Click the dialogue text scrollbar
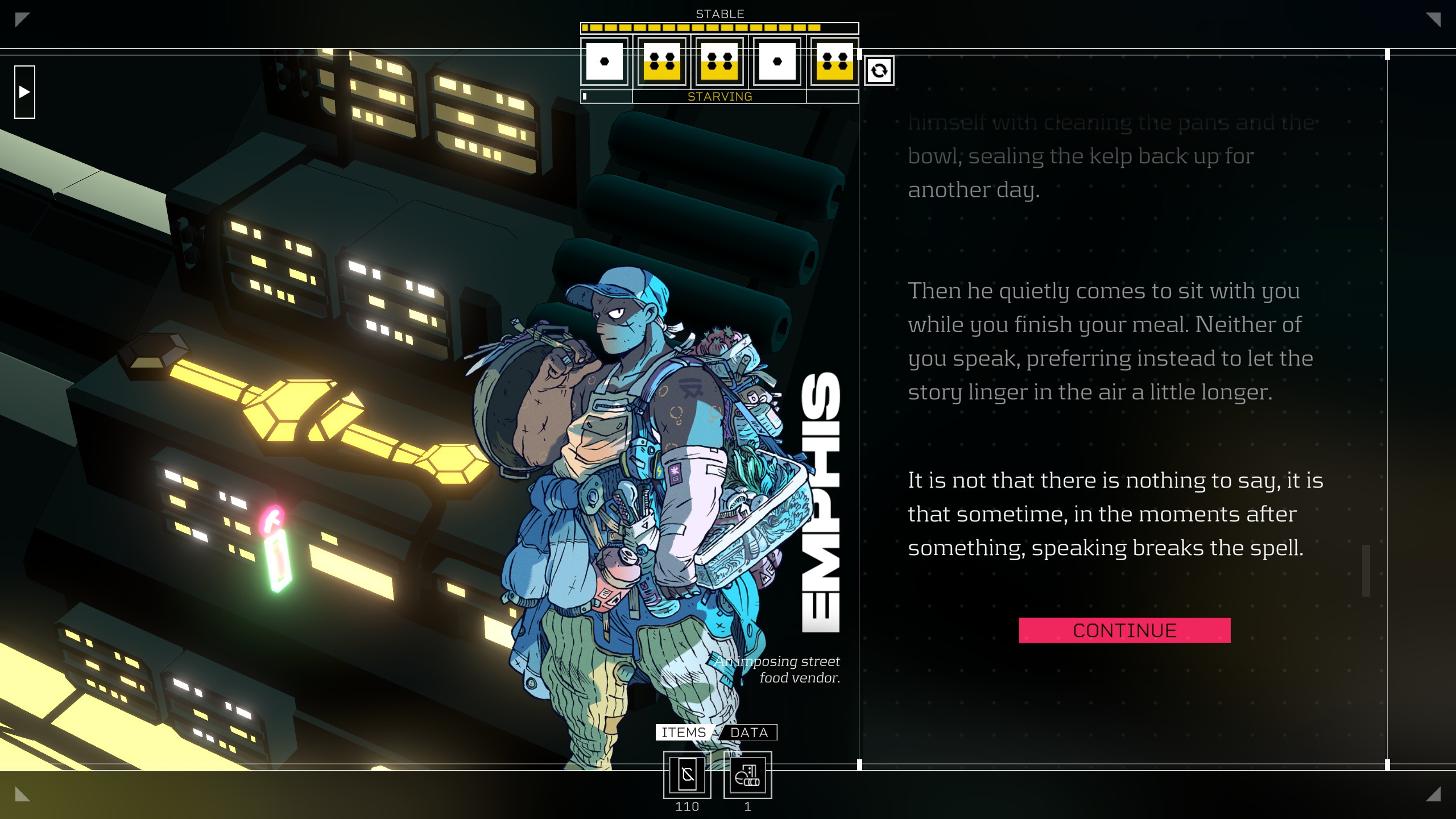The width and height of the screenshot is (1456, 819). pyautogui.click(x=1366, y=570)
